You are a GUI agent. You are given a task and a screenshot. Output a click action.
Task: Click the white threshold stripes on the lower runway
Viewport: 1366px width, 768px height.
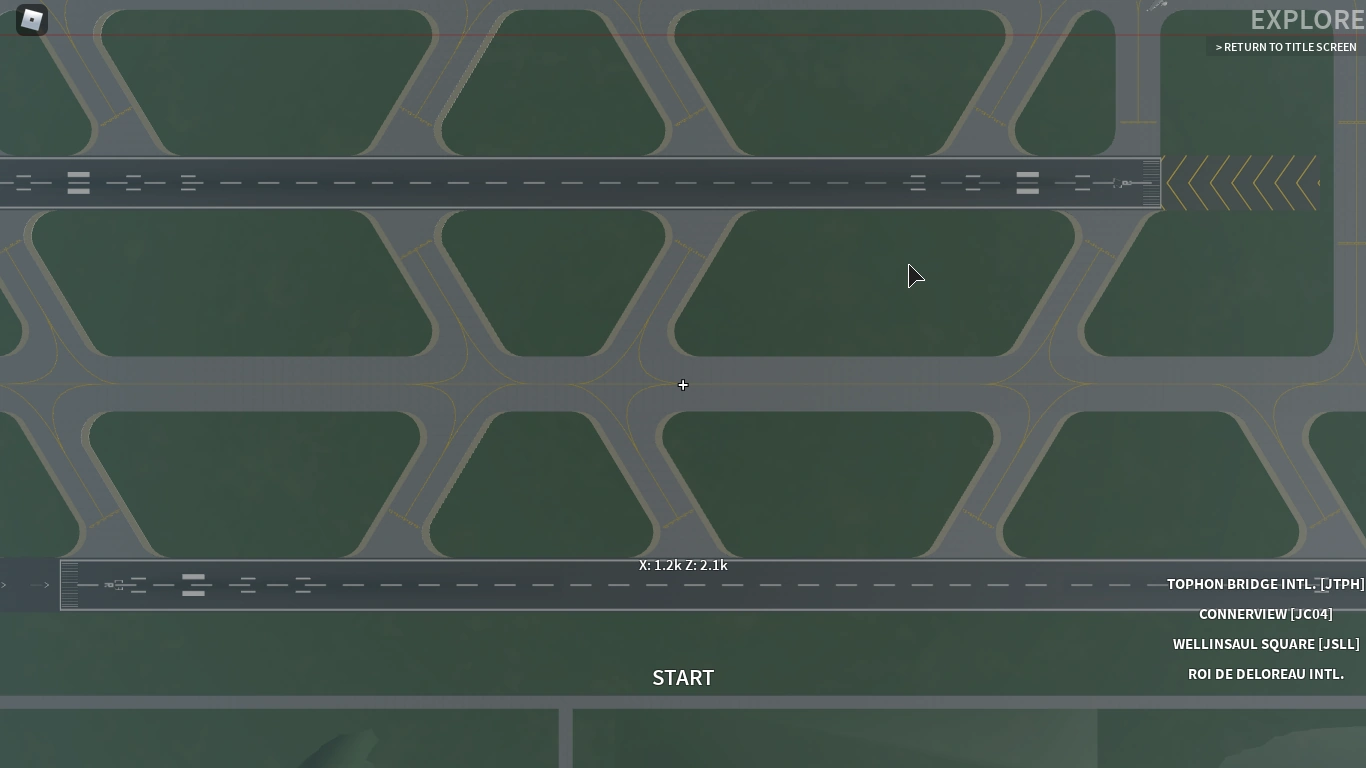coord(70,585)
